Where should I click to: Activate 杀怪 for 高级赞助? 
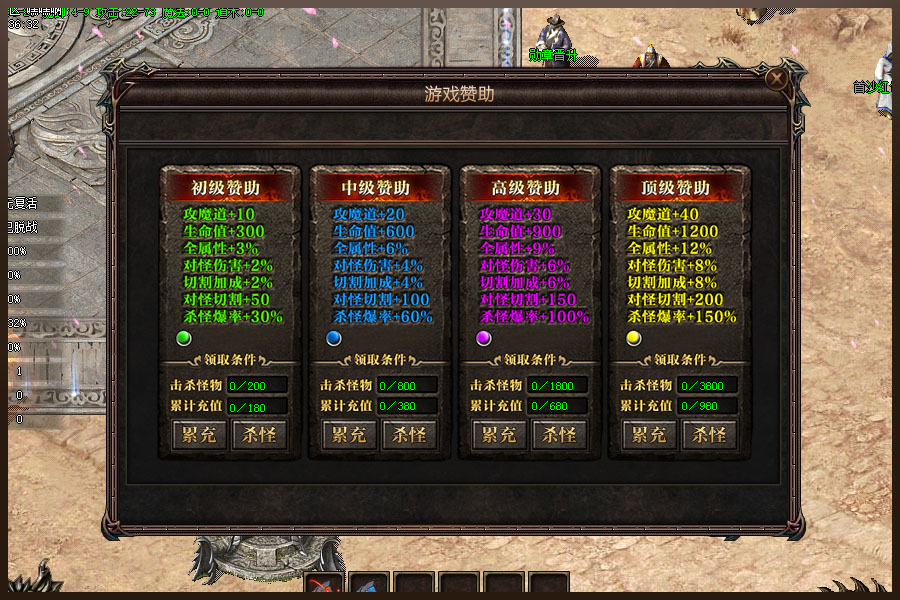pyautogui.click(x=559, y=435)
